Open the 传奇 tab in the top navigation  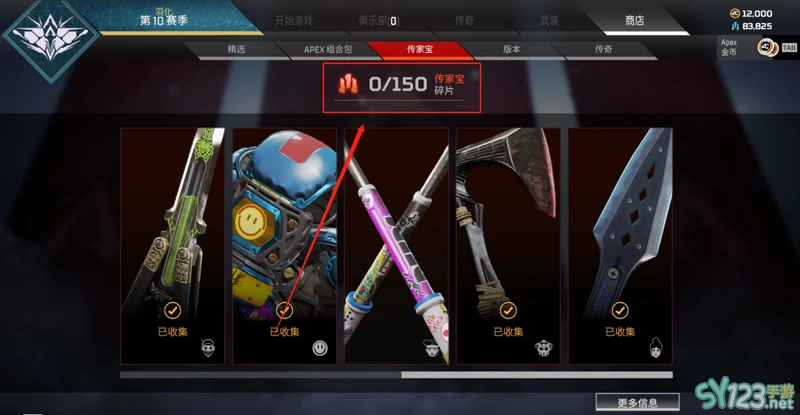point(466,20)
